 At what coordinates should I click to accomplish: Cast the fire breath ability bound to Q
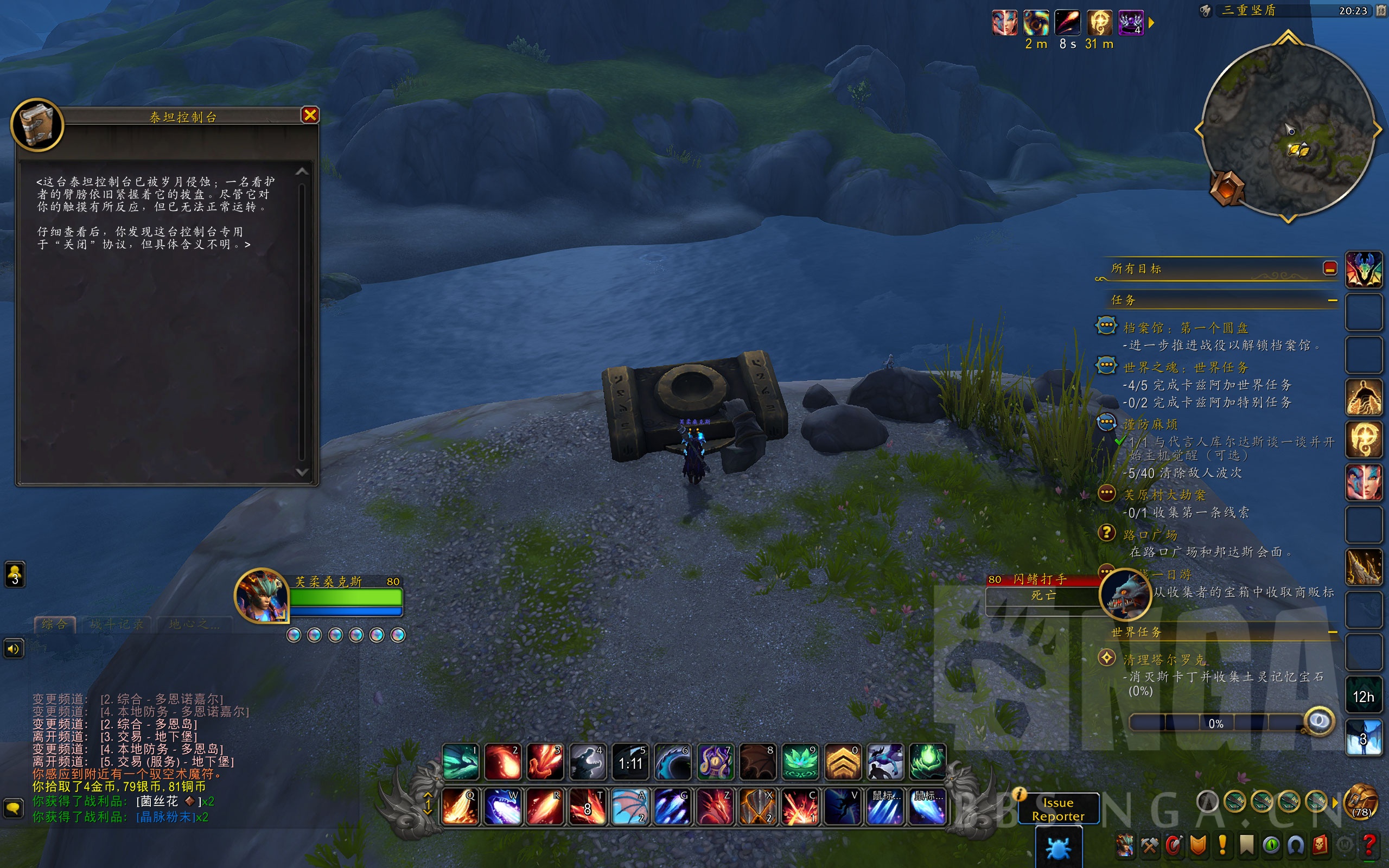click(460, 806)
